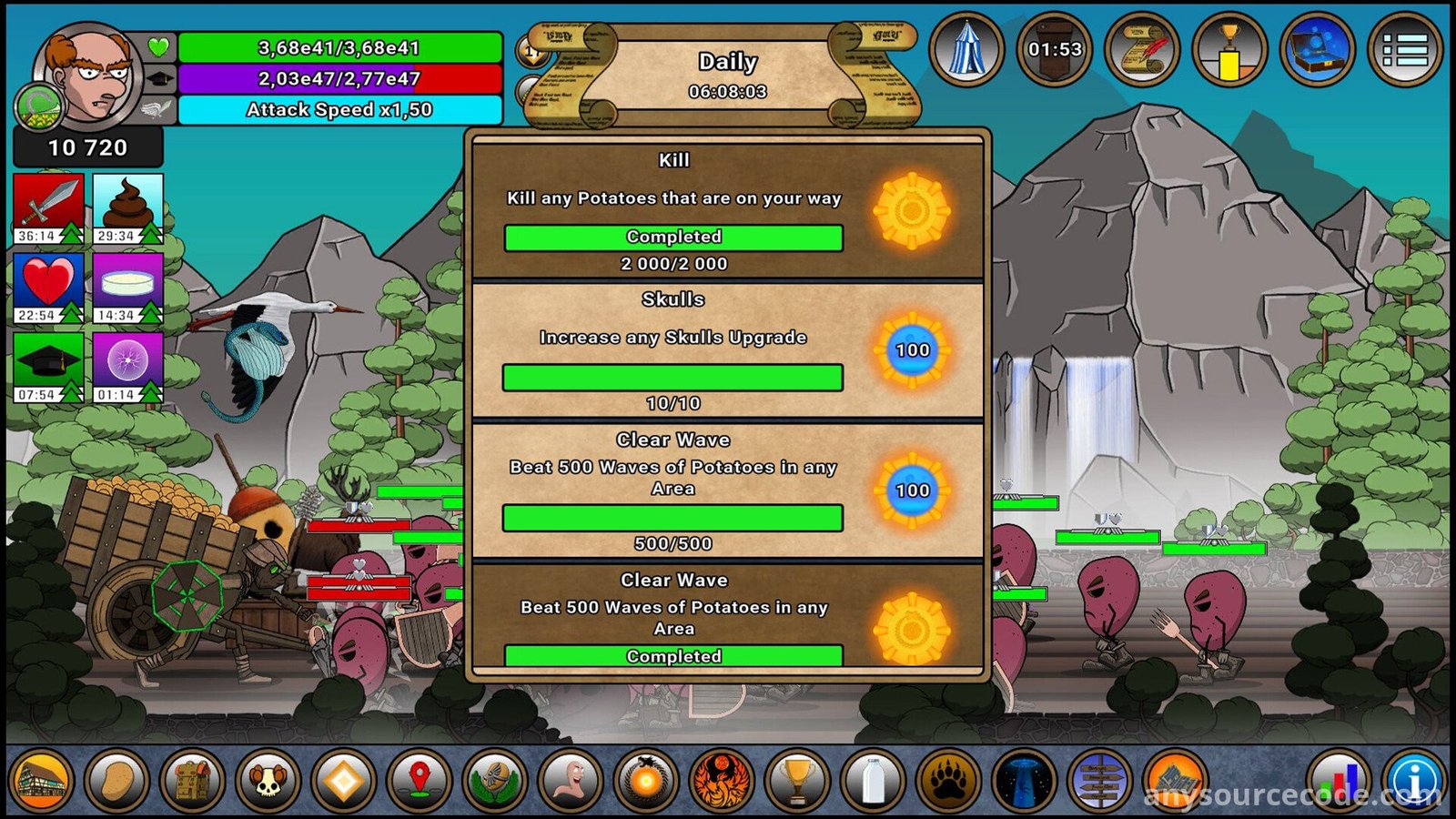Open the quest scroll with red quill

click(x=1142, y=49)
